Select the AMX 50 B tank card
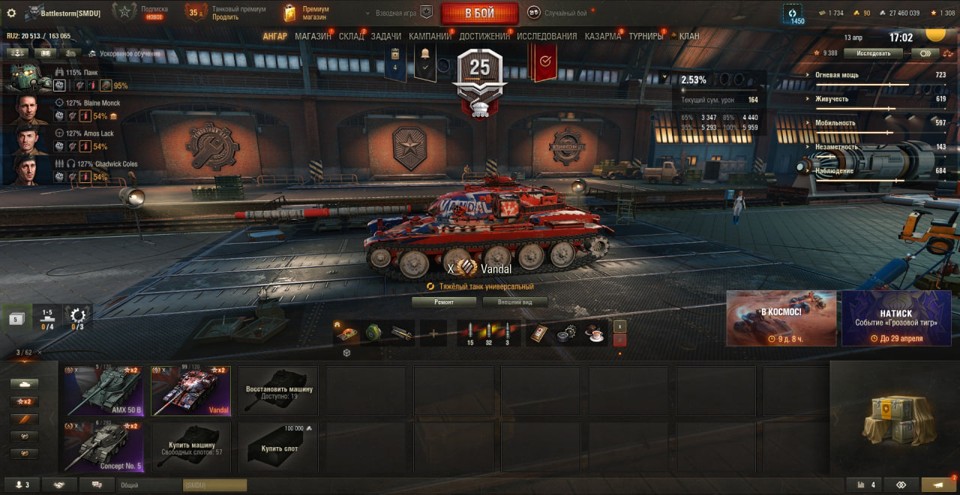The height and width of the screenshot is (495, 960). pos(104,389)
